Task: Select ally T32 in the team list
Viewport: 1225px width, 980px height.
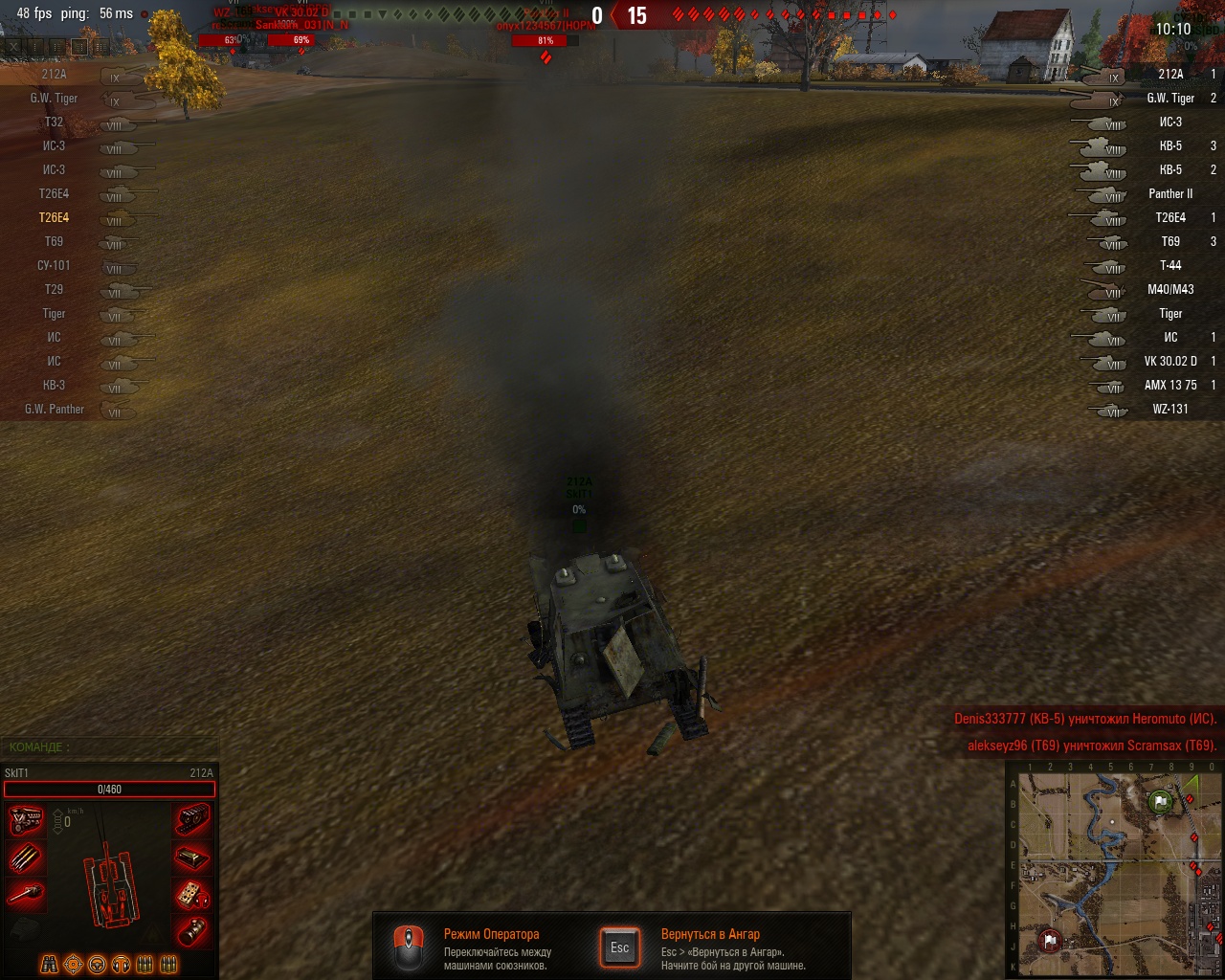Action: coord(54,122)
